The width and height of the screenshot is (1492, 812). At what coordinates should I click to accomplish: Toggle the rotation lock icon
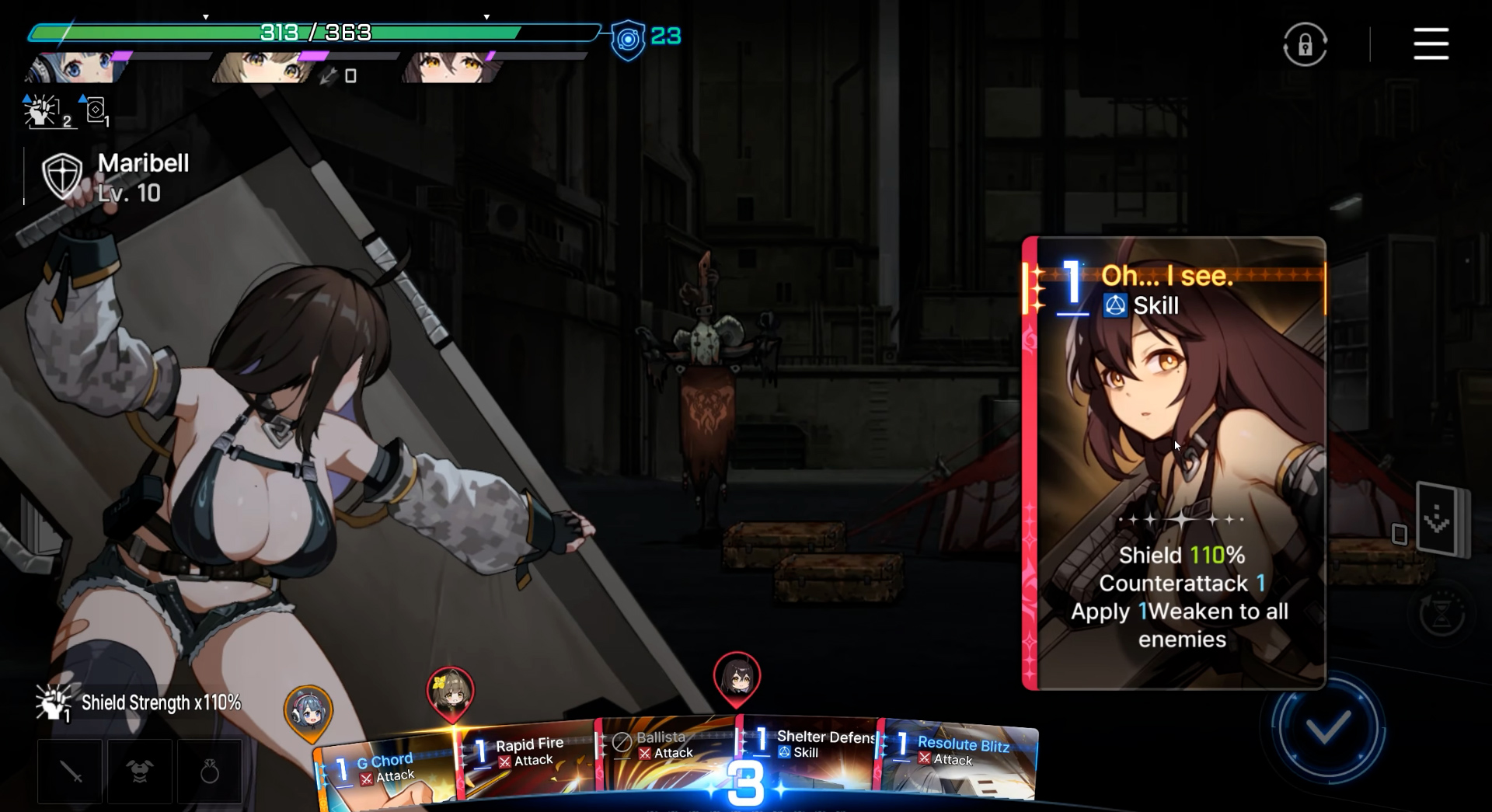1305,44
